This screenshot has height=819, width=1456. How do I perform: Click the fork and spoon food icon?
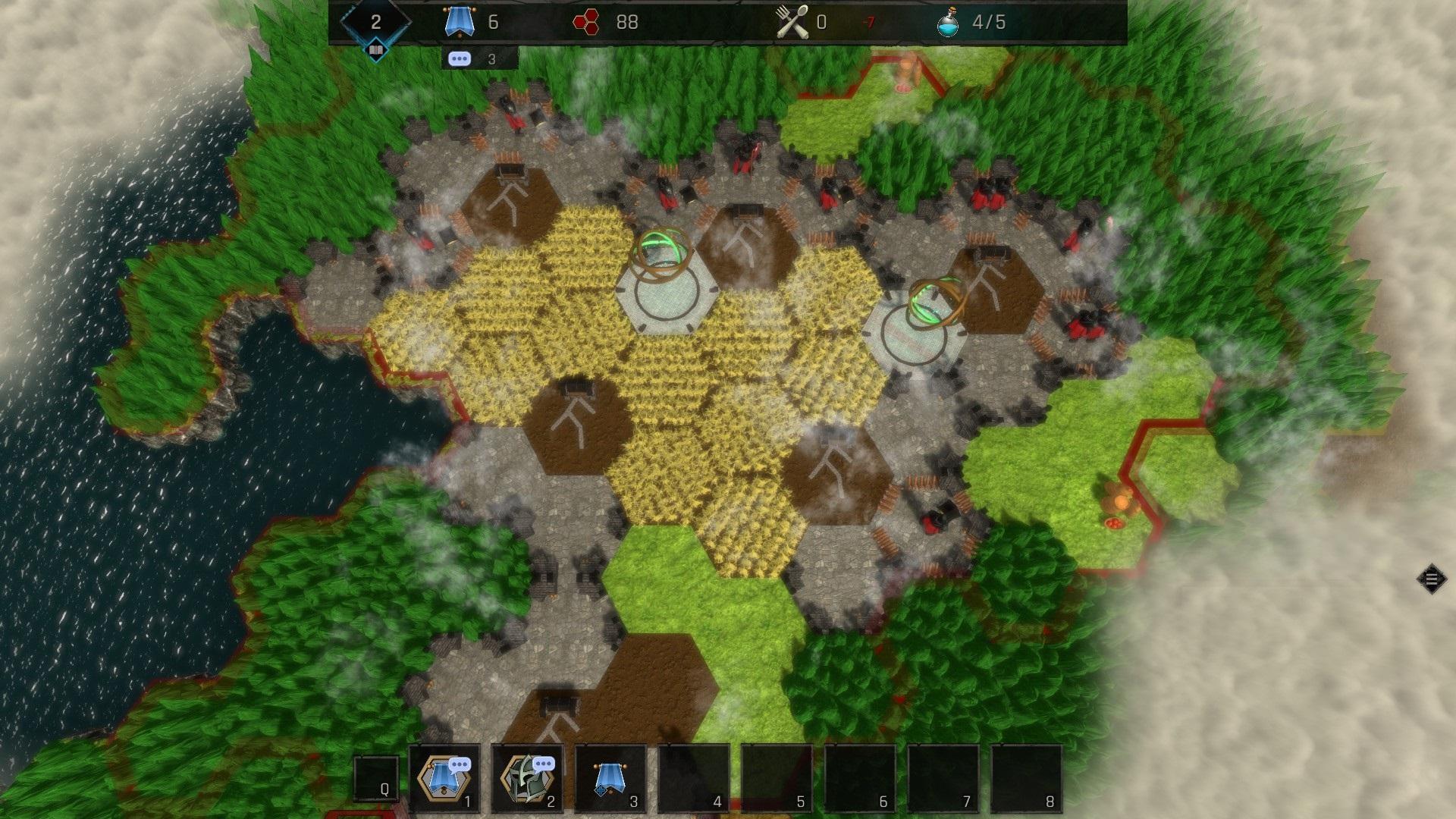[x=793, y=23]
